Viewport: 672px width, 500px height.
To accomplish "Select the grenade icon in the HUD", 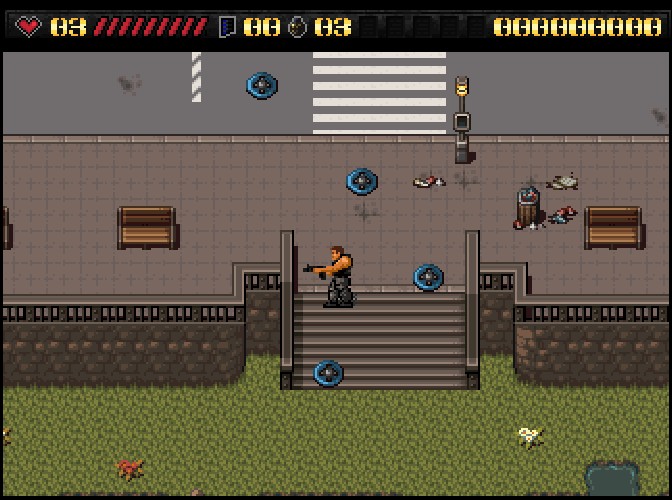I will pos(297,27).
